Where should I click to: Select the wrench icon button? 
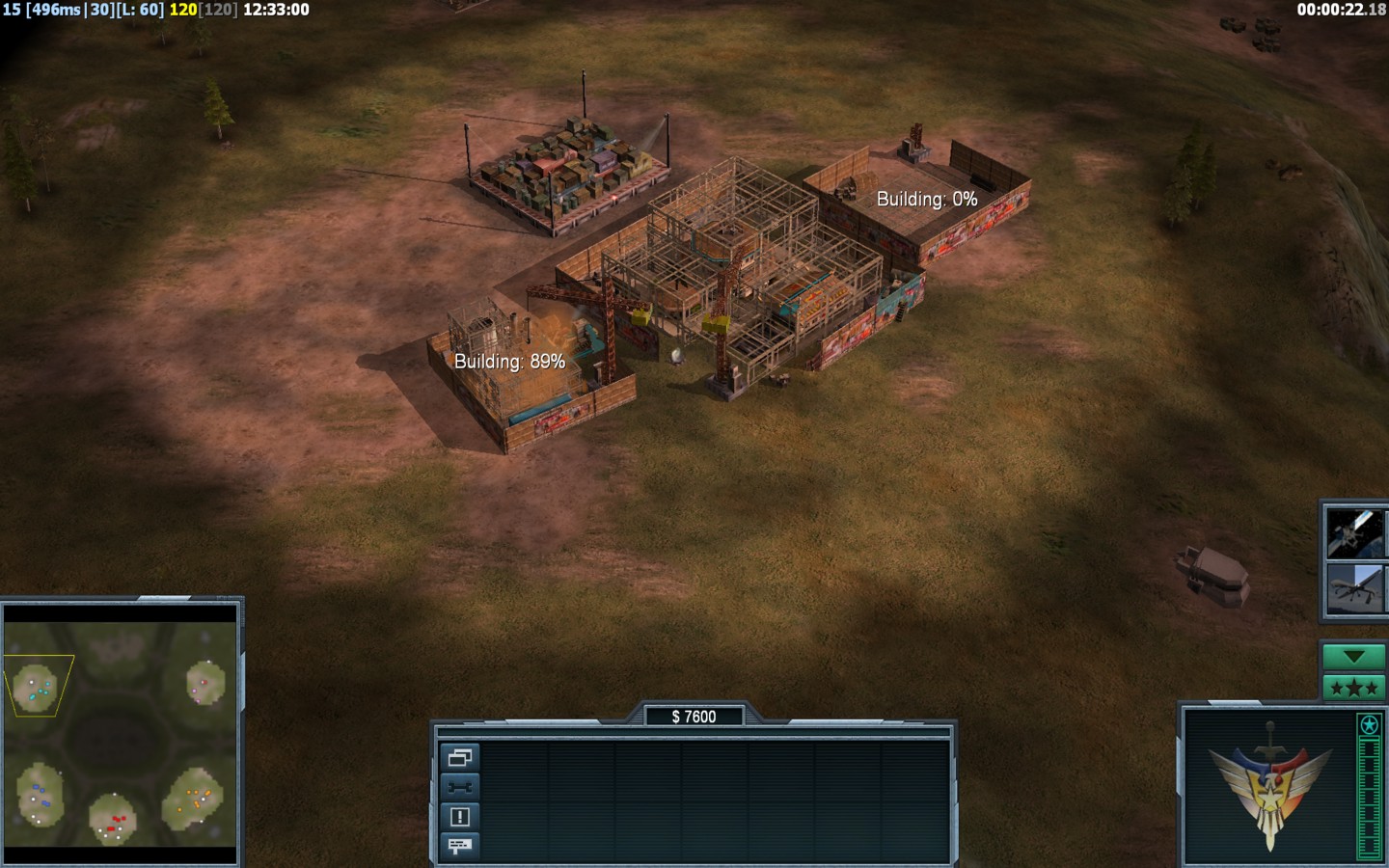pos(460,787)
